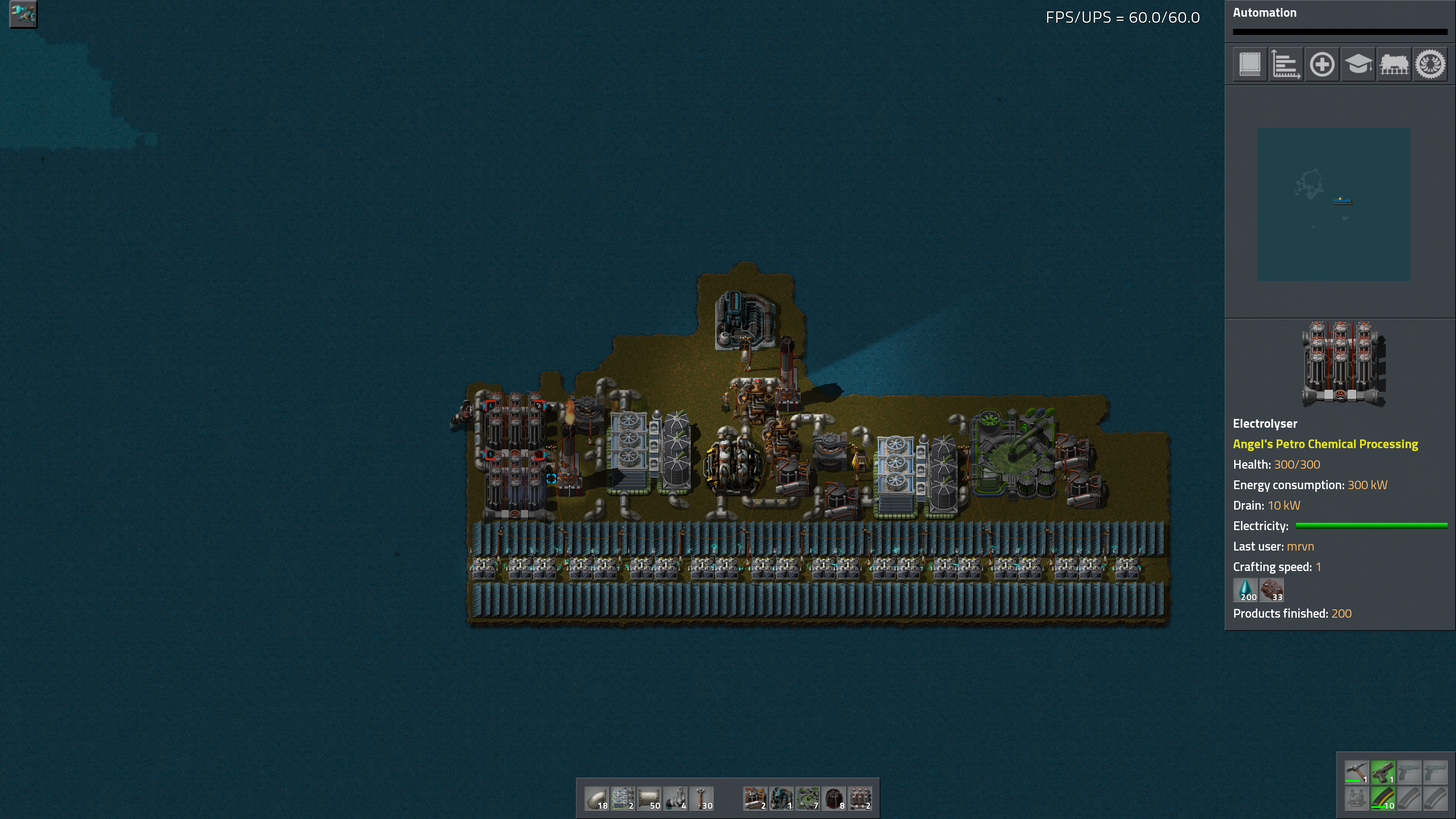Viewport: 1456px width, 819px height.
Task: Select the pickaxe tool slot
Action: click(1357, 772)
